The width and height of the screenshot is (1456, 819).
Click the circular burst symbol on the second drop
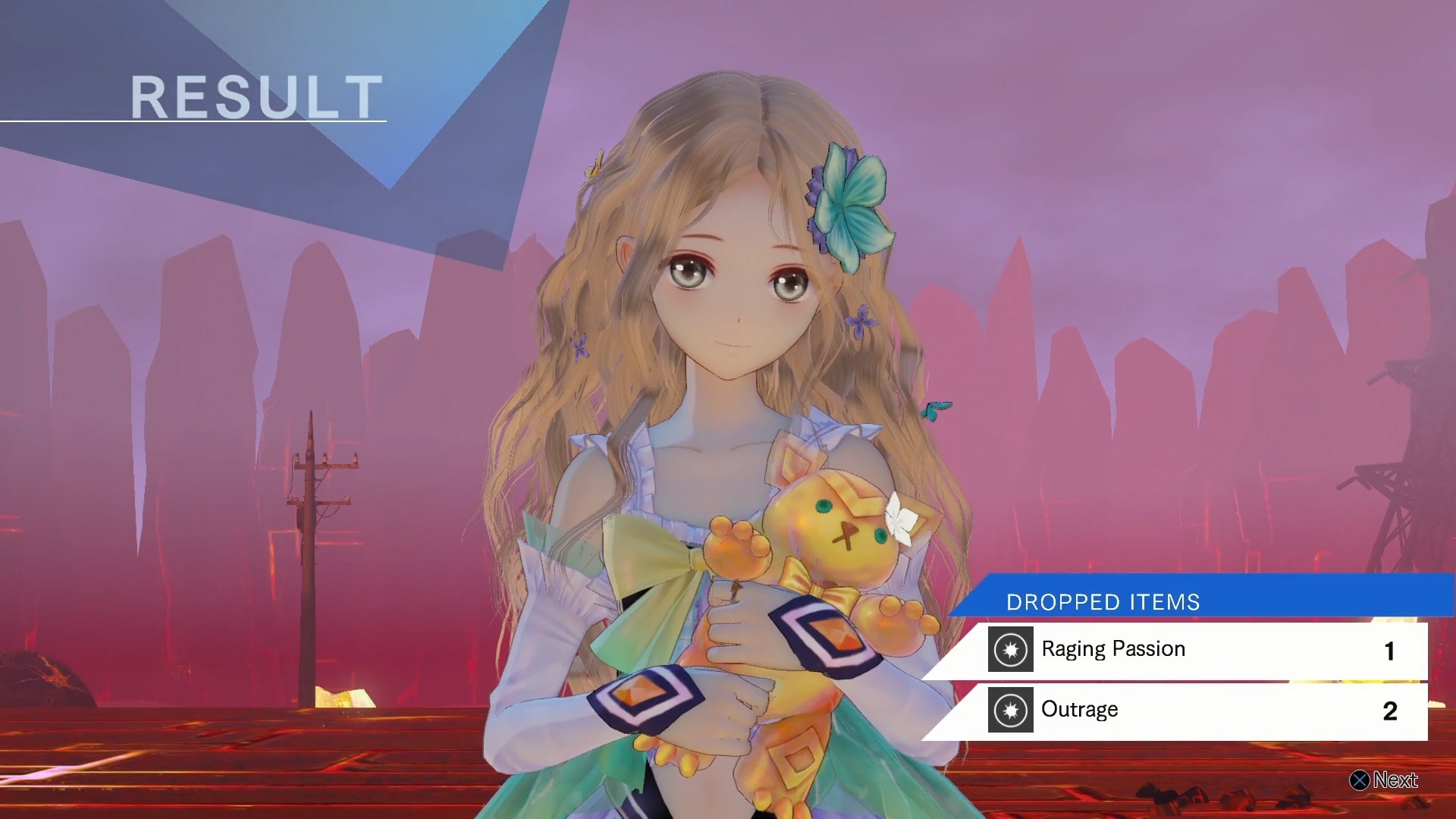(1010, 710)
